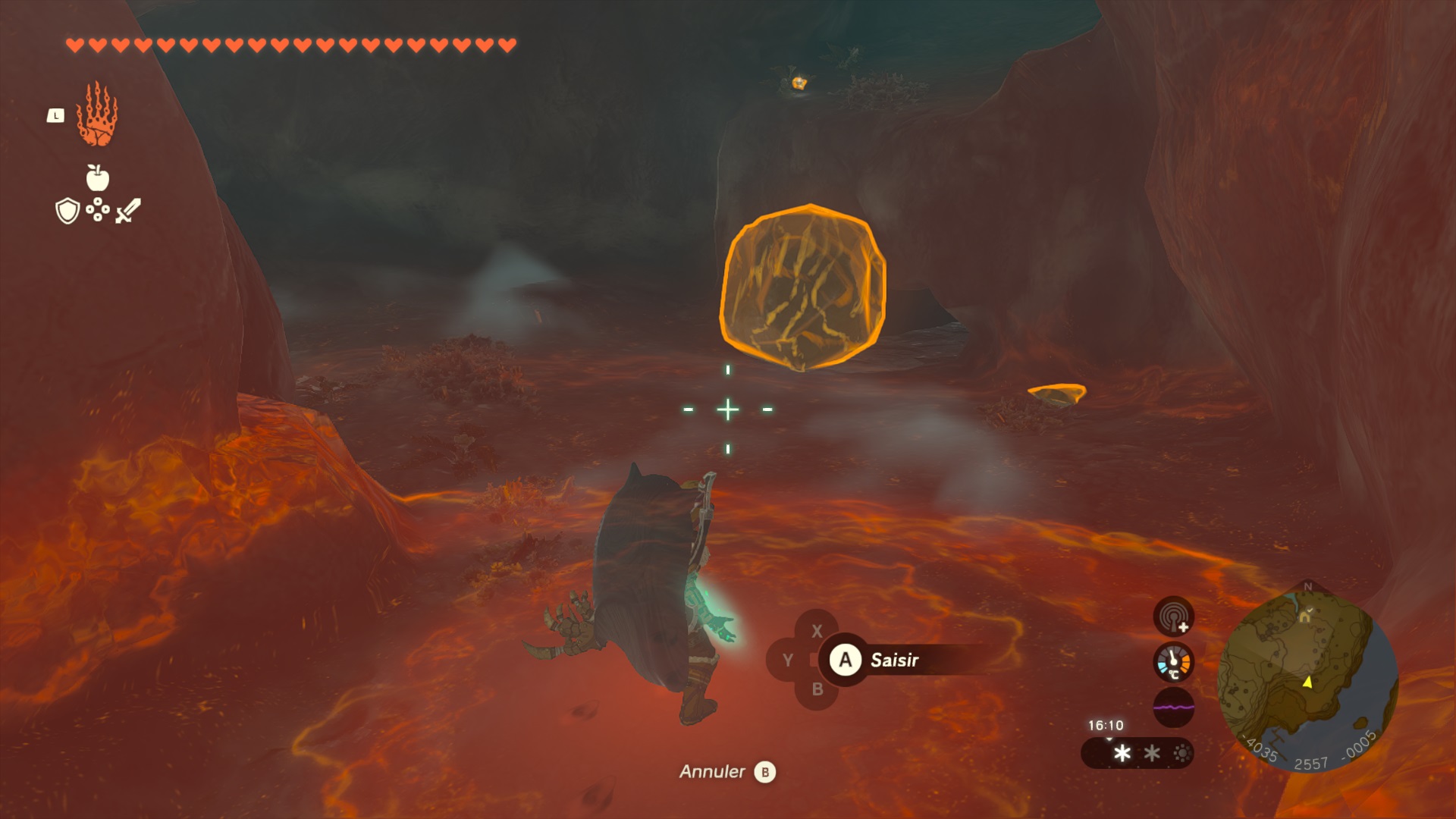The width and height of the screenshot is (1456, 819).
Task: Click the Saisir grab action
Action: click(x=880, y=660)
